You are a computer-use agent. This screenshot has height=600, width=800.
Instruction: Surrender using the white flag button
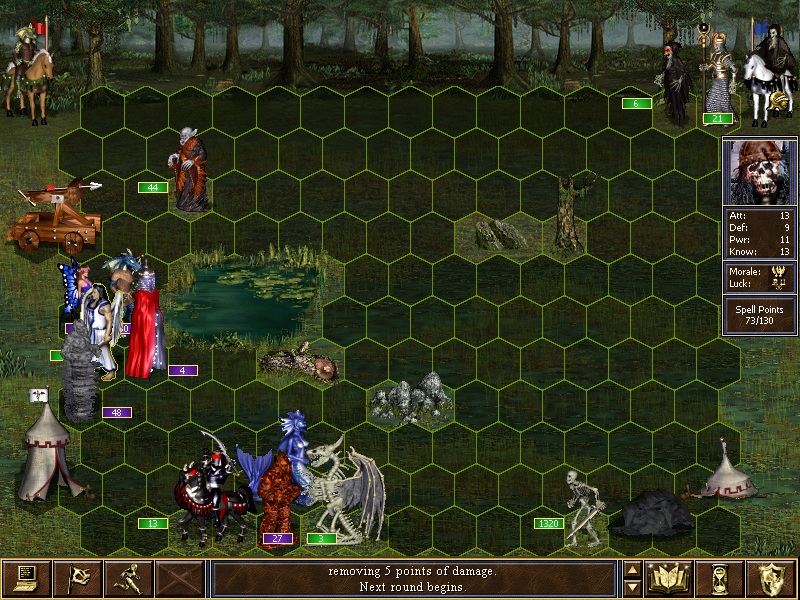[x=77, y=578]
